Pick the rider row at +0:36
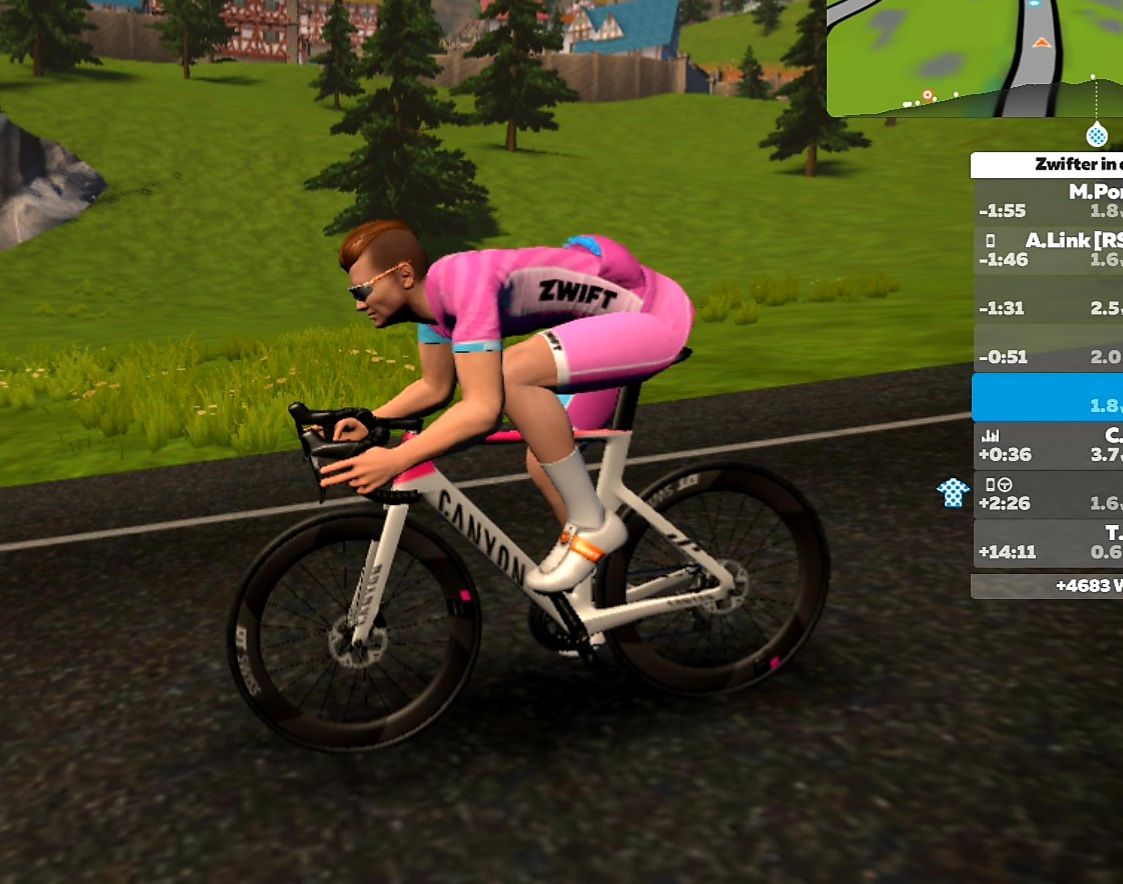1123x884 pixels. tap(1047, 445)
